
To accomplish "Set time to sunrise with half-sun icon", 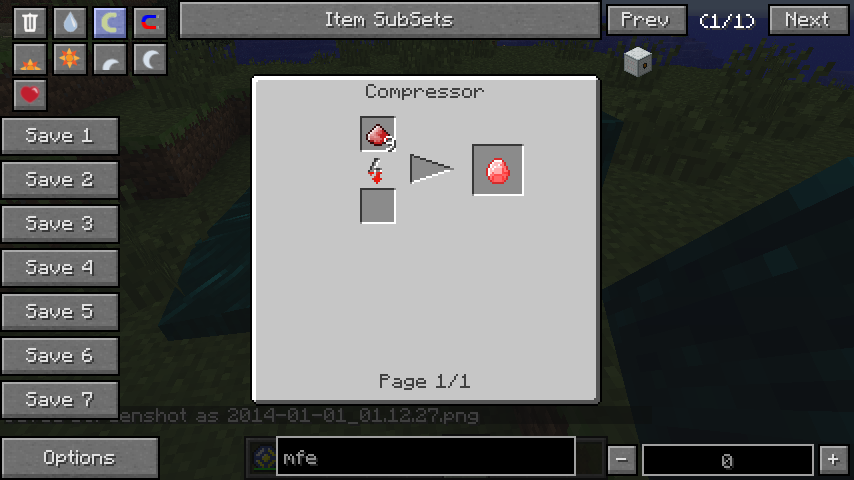I will [x=30, y=60].
